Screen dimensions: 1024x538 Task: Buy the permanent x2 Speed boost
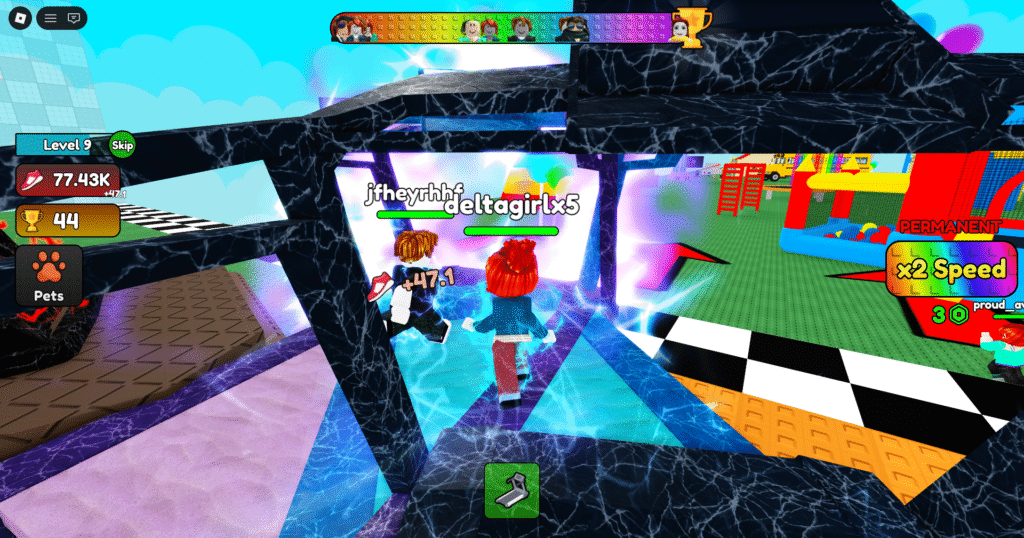pyautogui.click(x=948, y=270)
